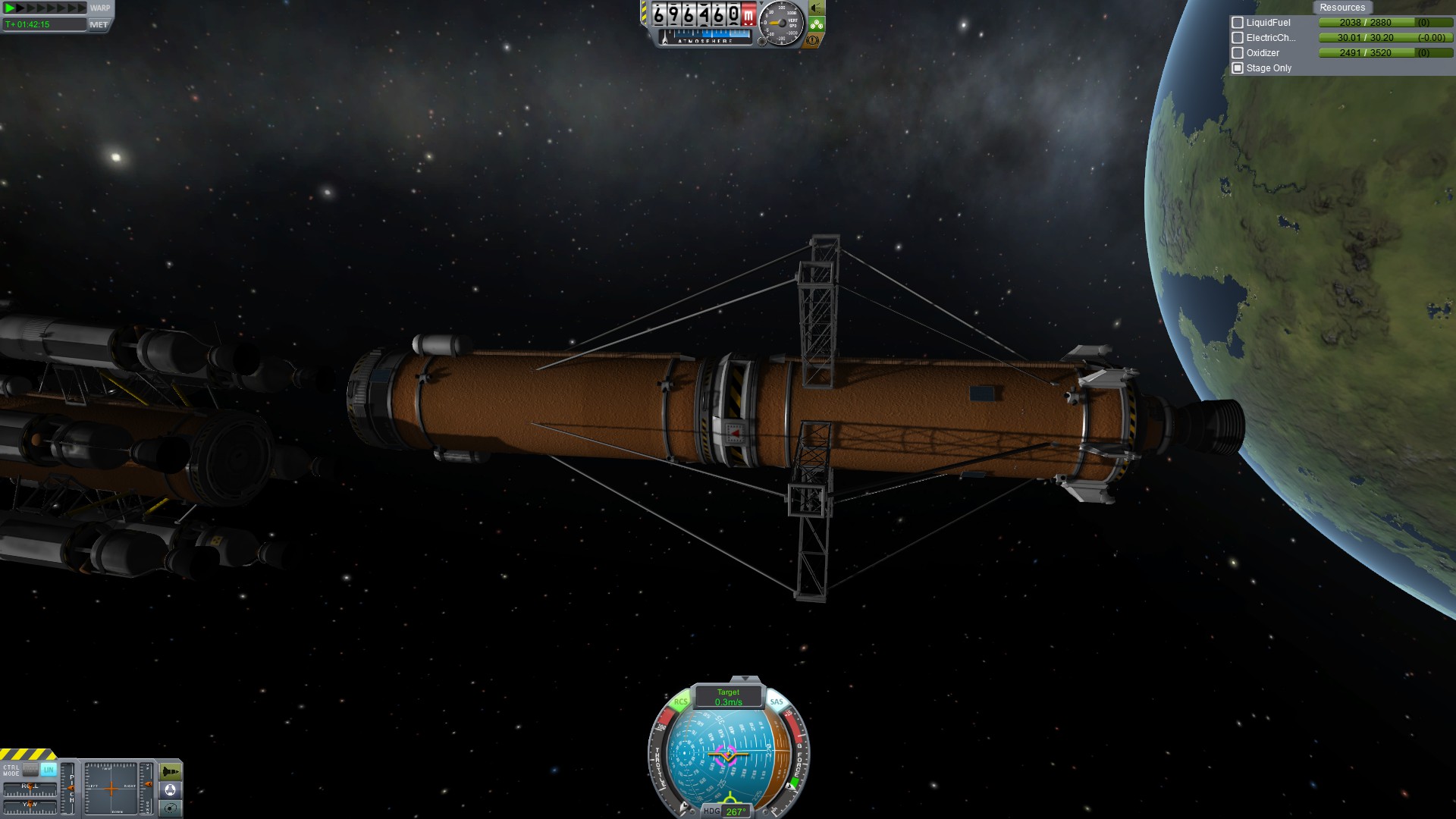Toggle the RCS indicator on the navball
Screen dimensions: 1456x819
680,702
